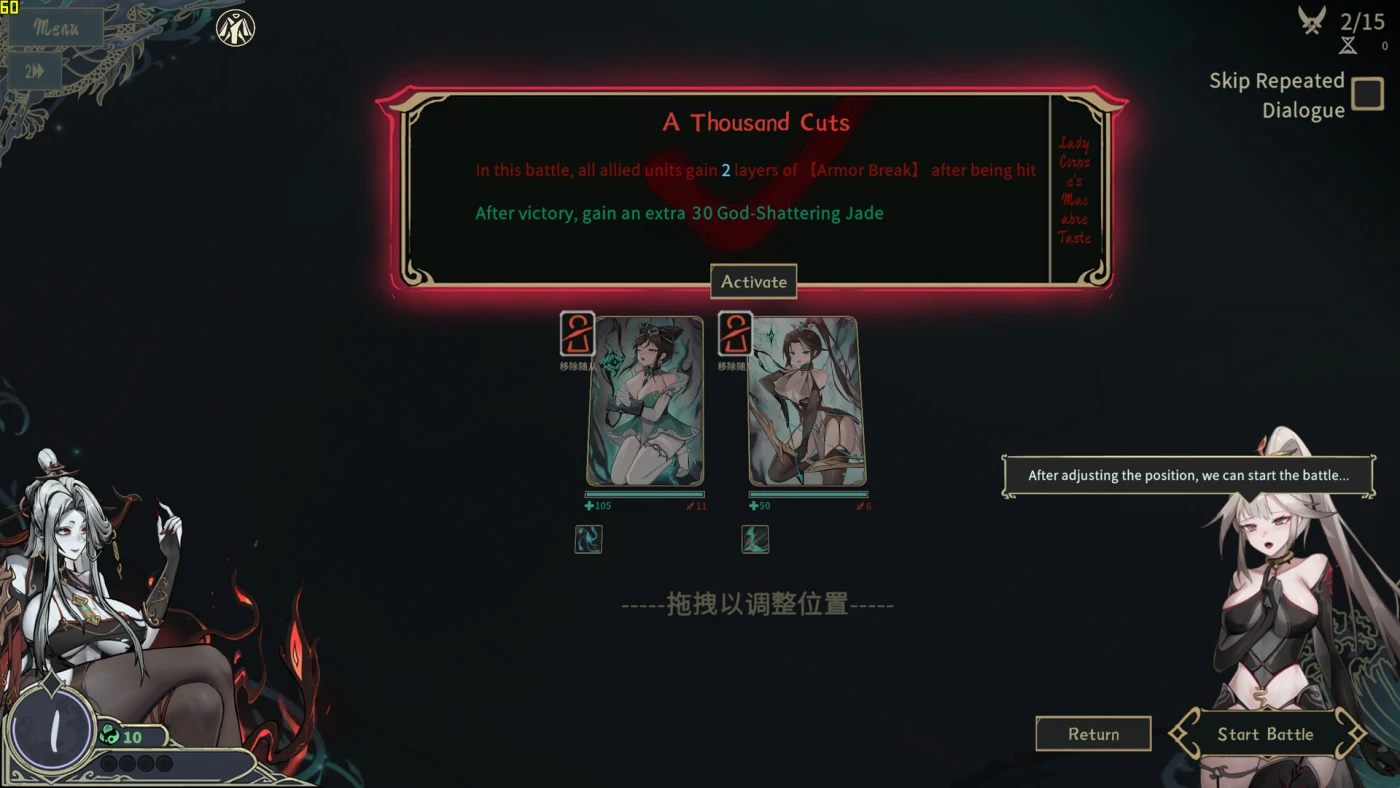Select the green-dressed maid unit card
This screenshot has height=788, width=1400.
[x=645, y=401]
